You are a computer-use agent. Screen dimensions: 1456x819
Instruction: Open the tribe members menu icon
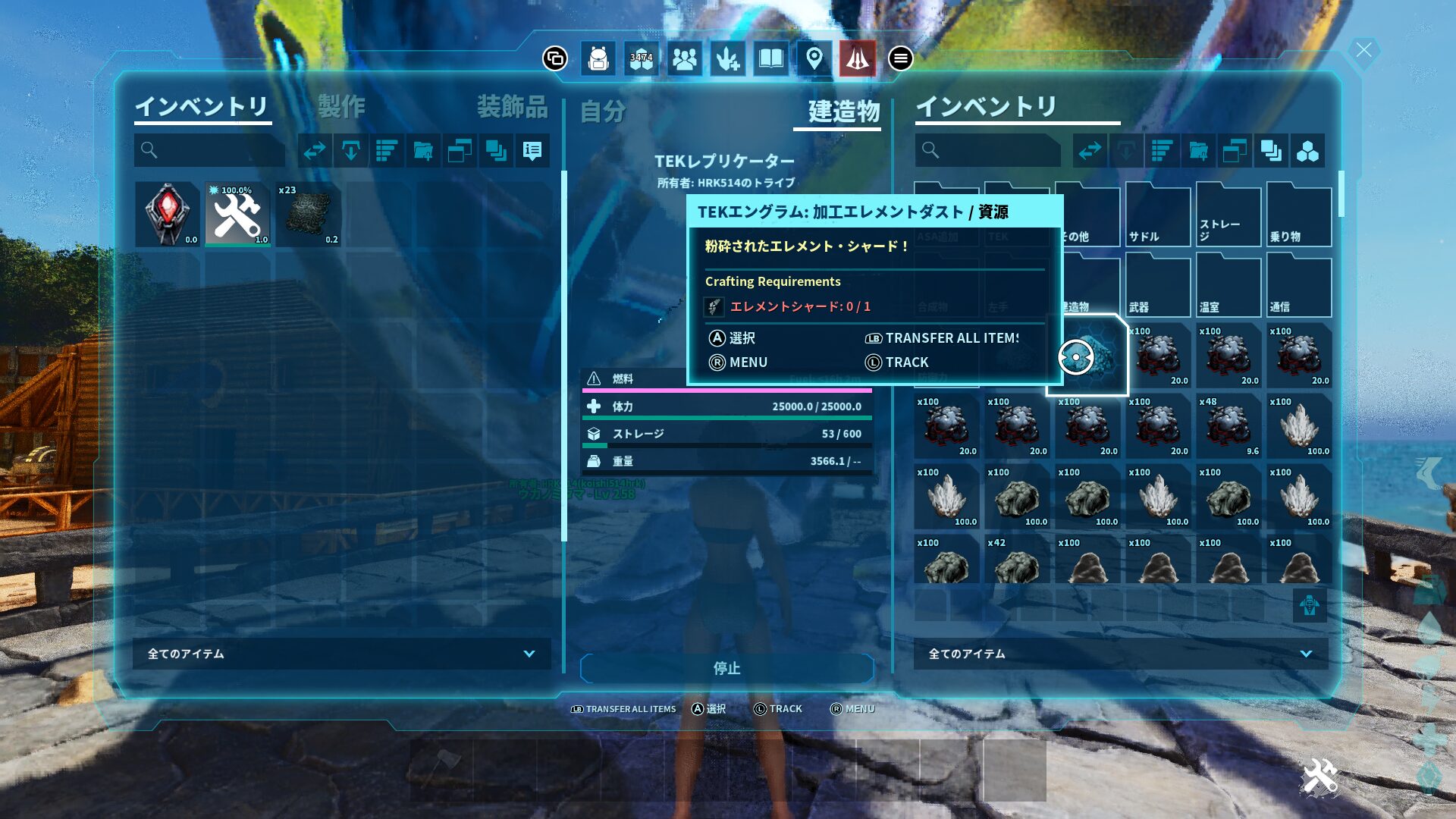(684, 58)
